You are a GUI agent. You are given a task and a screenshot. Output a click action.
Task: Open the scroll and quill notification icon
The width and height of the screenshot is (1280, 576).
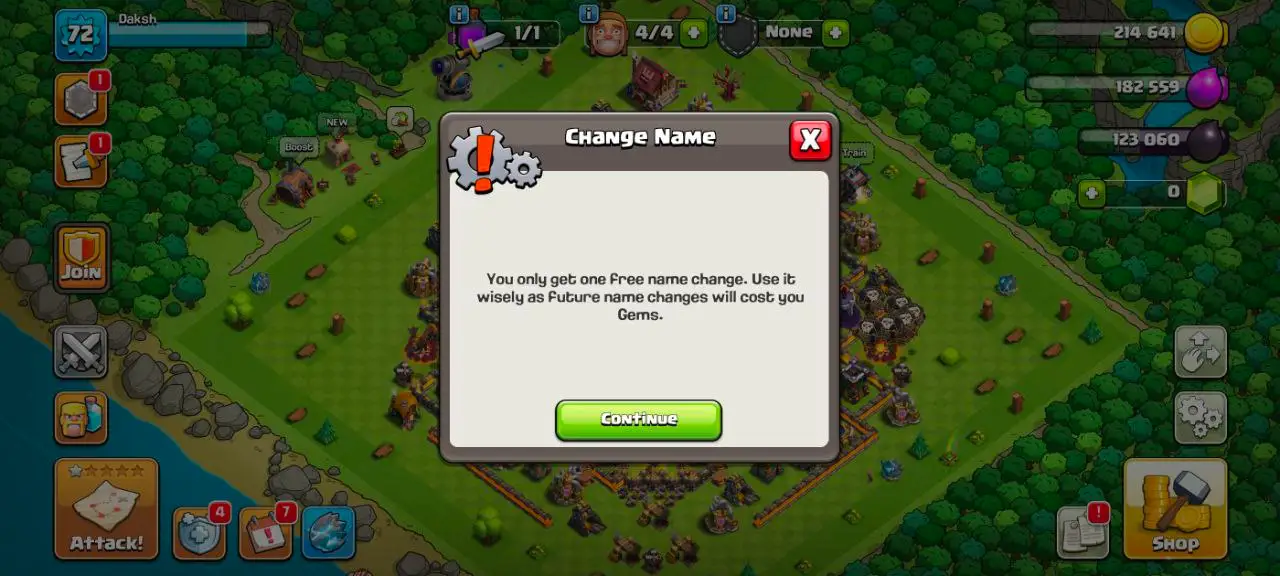click(x=81, y=162)
